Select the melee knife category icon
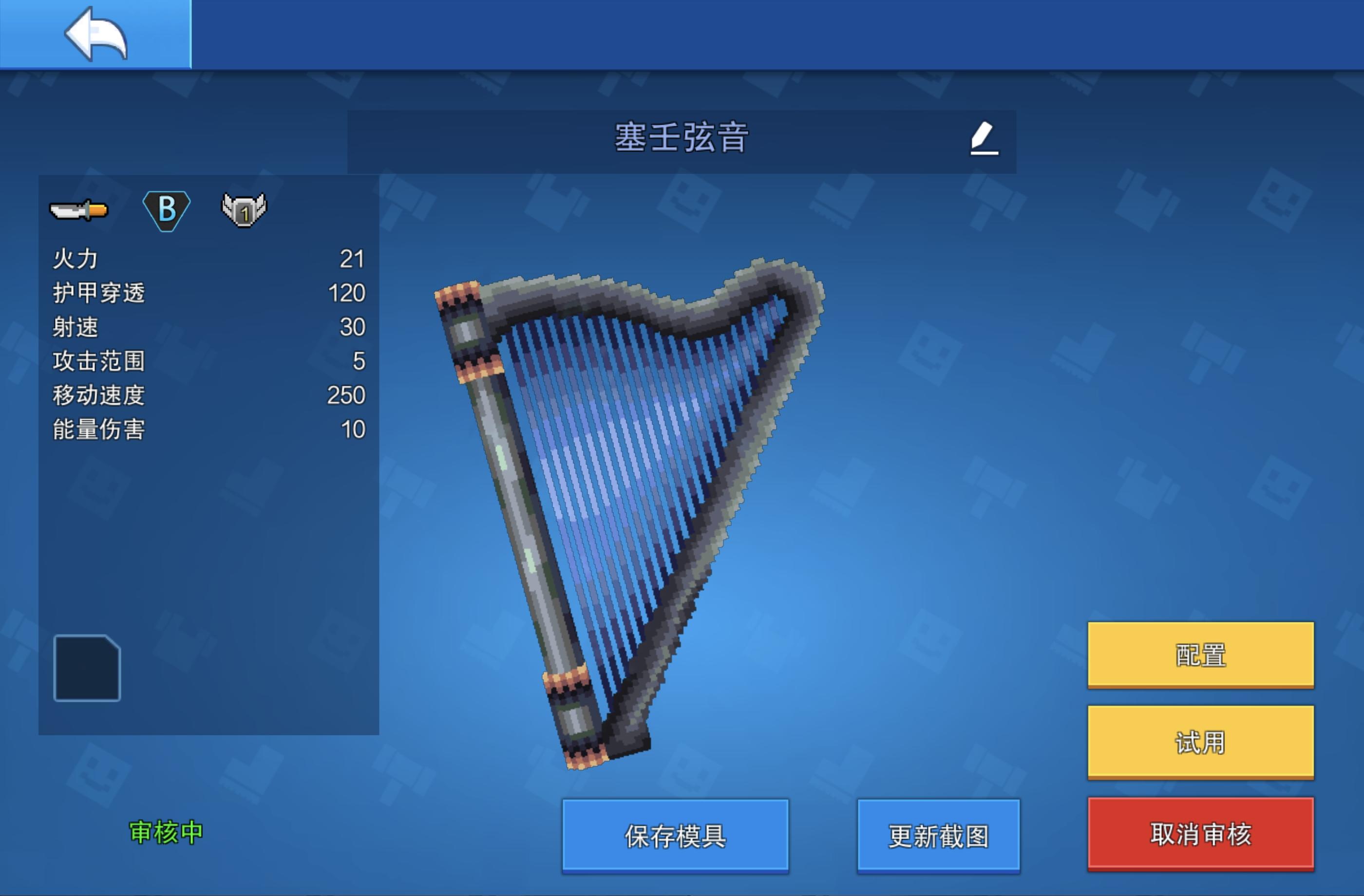This screenshot has width=1364, height=896. 79,211
